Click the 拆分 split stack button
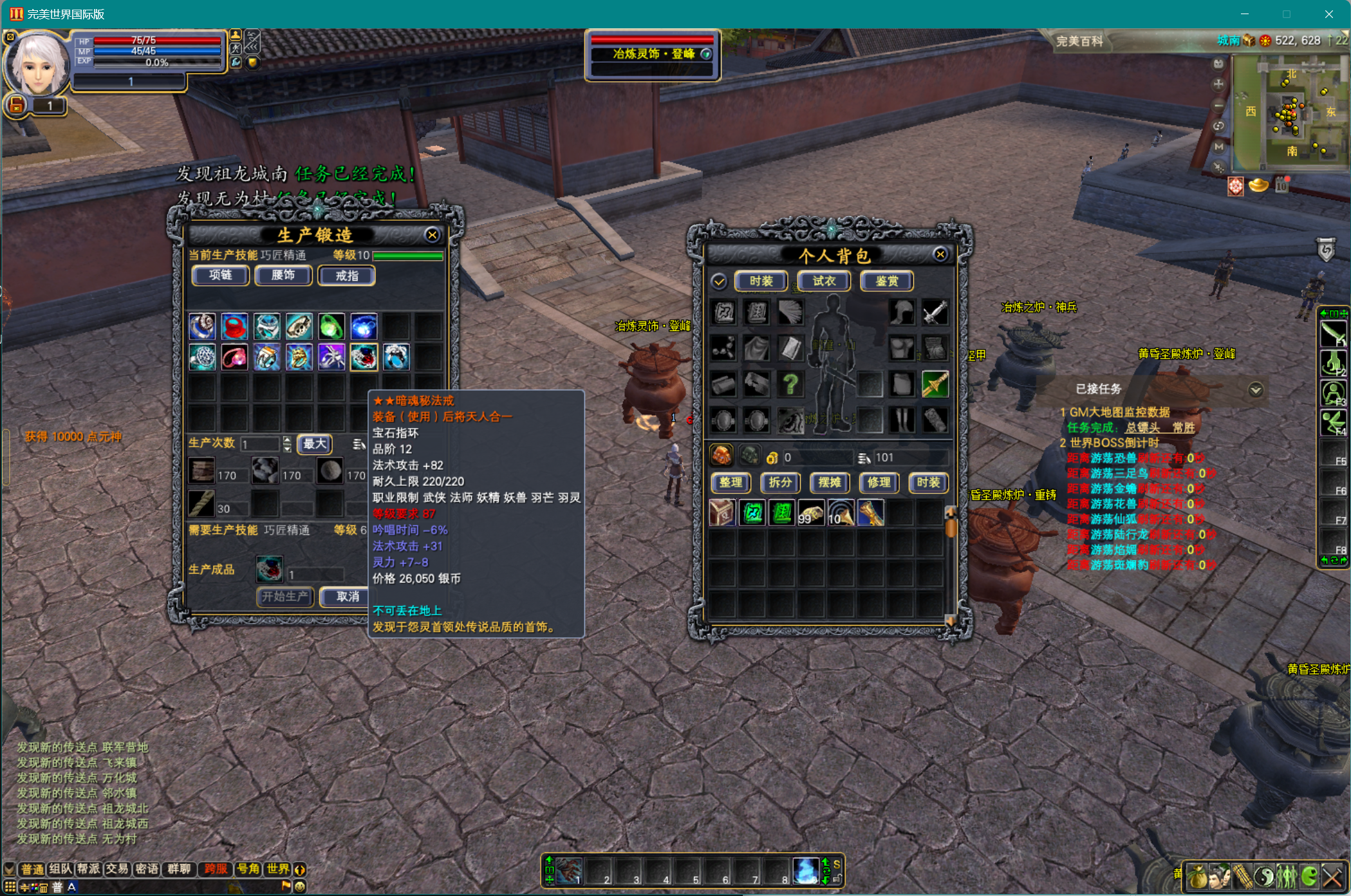1351x896 pixels. click(780, 482)
